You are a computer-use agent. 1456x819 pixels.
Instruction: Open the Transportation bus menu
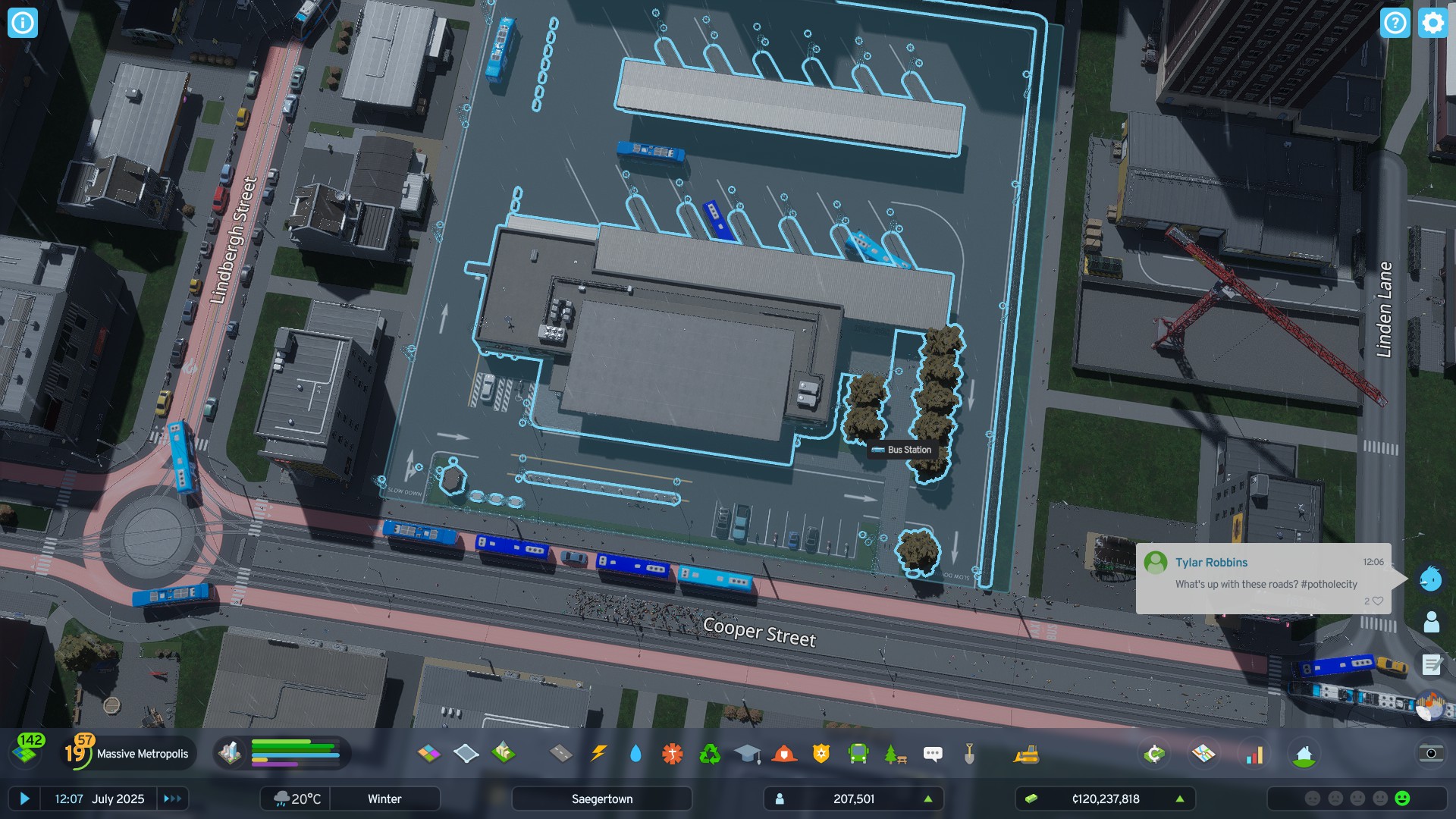click(859, 753)
